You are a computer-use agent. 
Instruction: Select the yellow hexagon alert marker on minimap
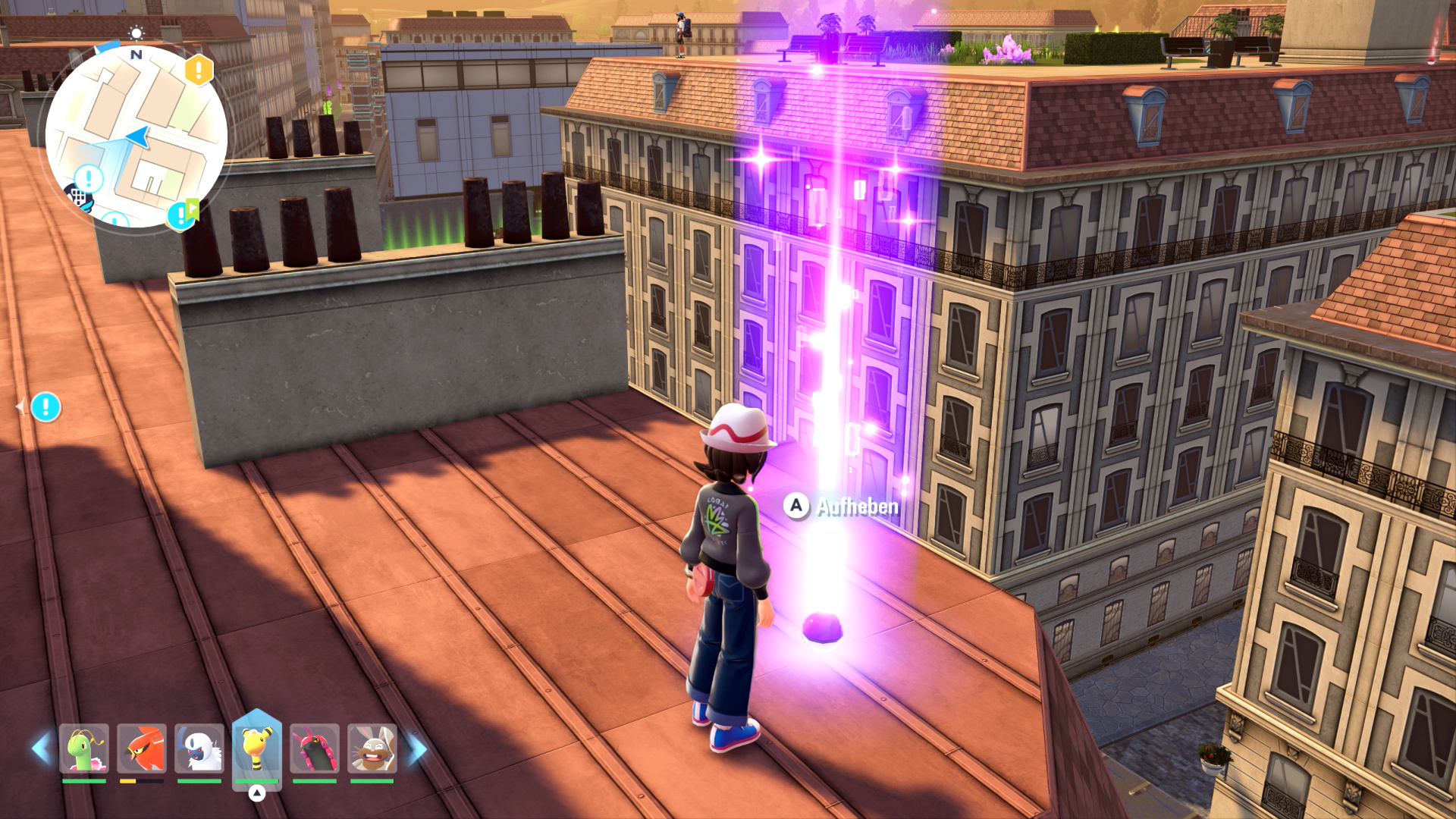[199, 71]
